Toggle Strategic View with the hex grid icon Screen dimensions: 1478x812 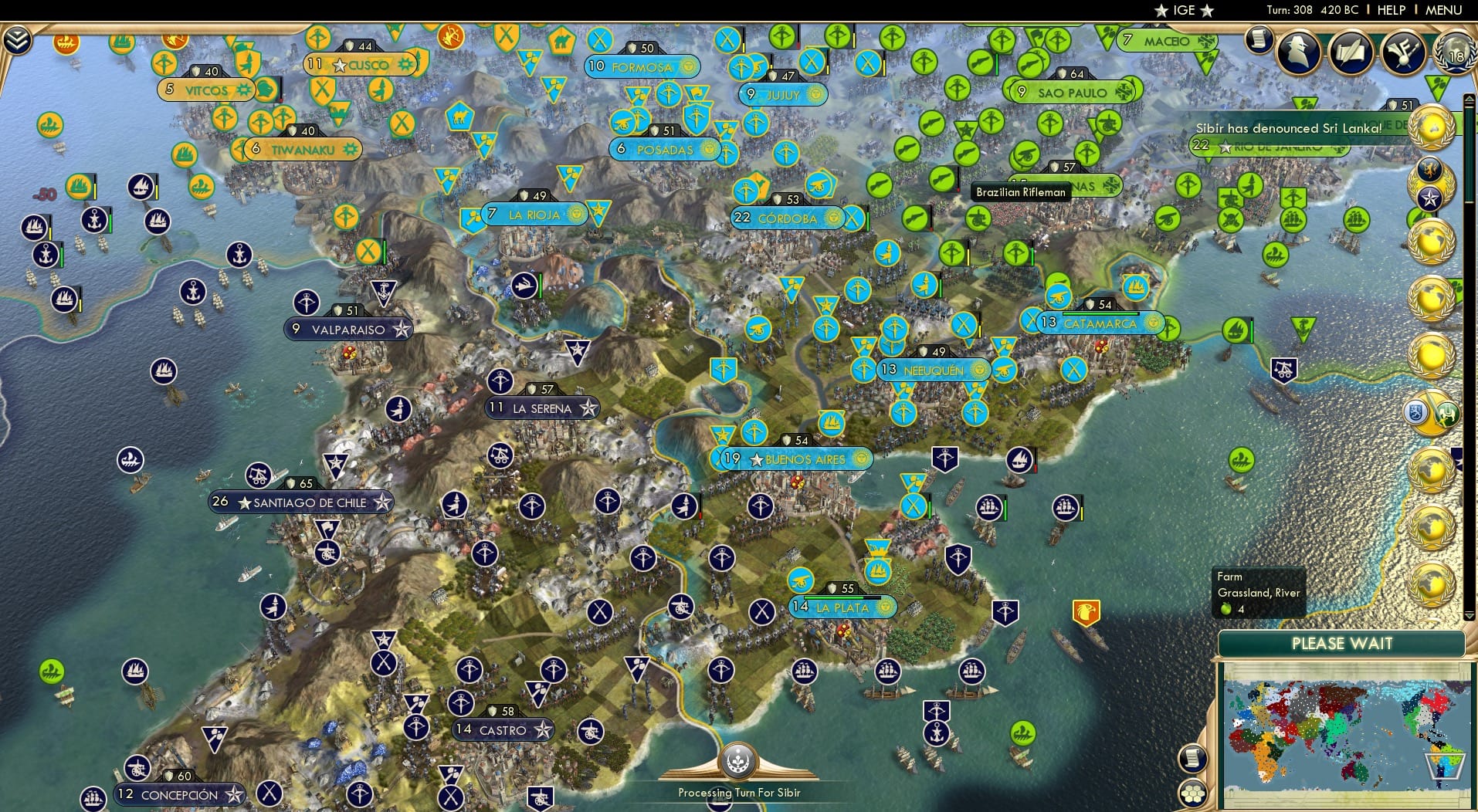(1192, 793)
